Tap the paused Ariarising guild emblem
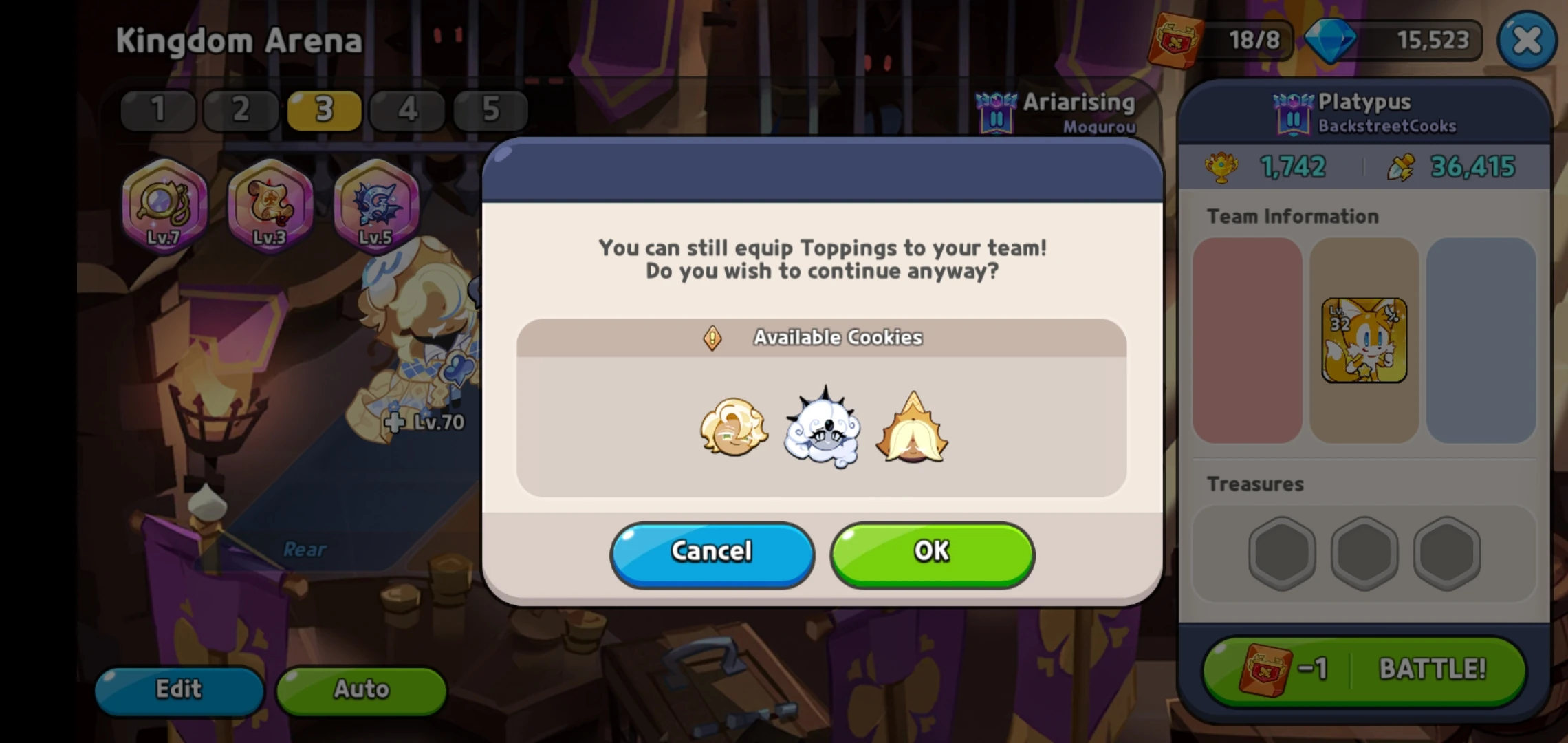This screenshot has height=743, width=1568. [997, 112]
